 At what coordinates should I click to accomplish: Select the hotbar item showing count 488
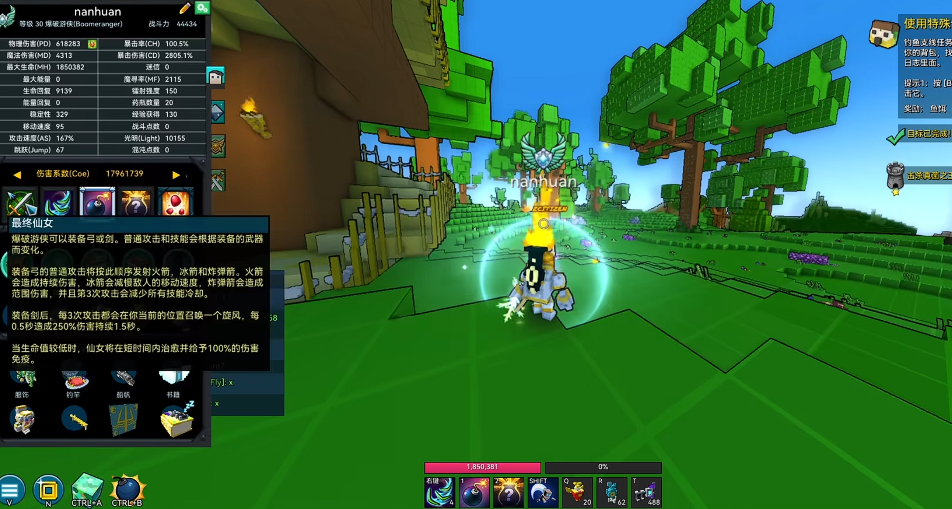[x=646, y=492]
